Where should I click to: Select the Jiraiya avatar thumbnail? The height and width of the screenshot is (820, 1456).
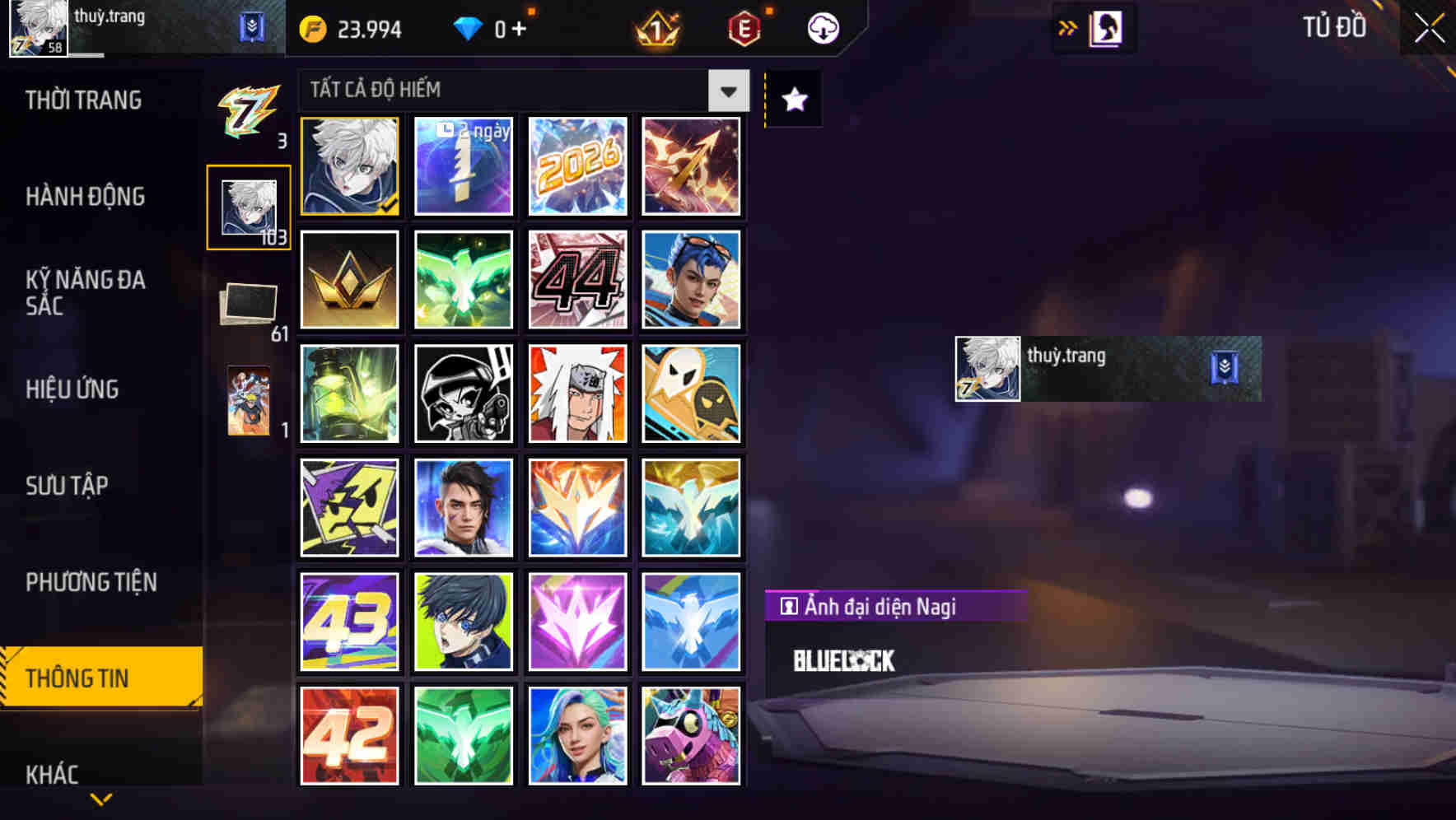point(577,393)
